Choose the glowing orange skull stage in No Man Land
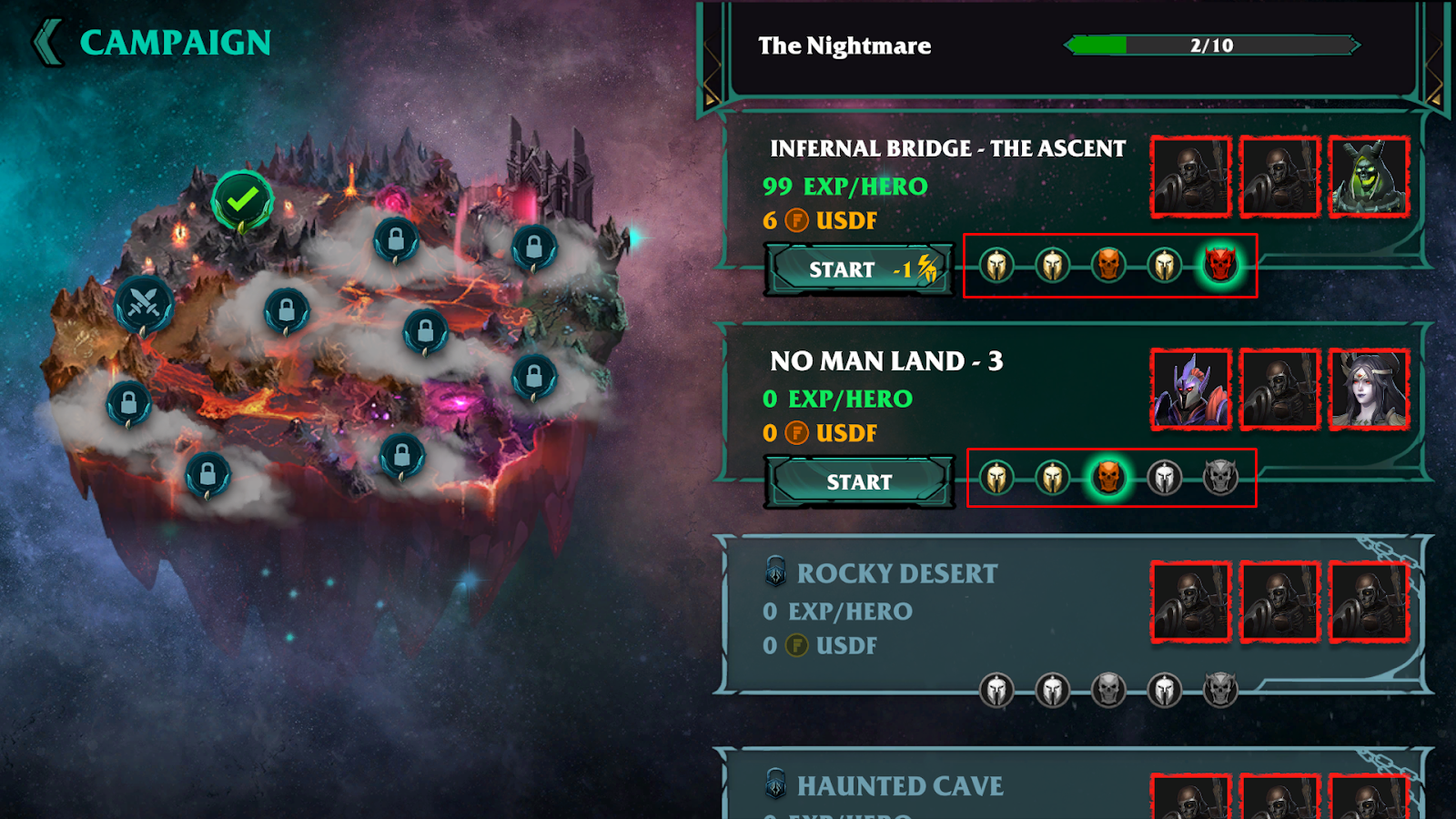The image size is (1456, 819). [1108, 478]
